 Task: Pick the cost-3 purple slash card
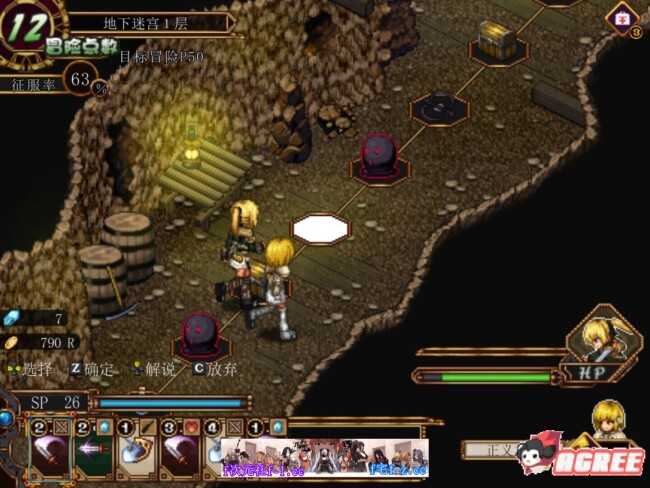point(181,456)
